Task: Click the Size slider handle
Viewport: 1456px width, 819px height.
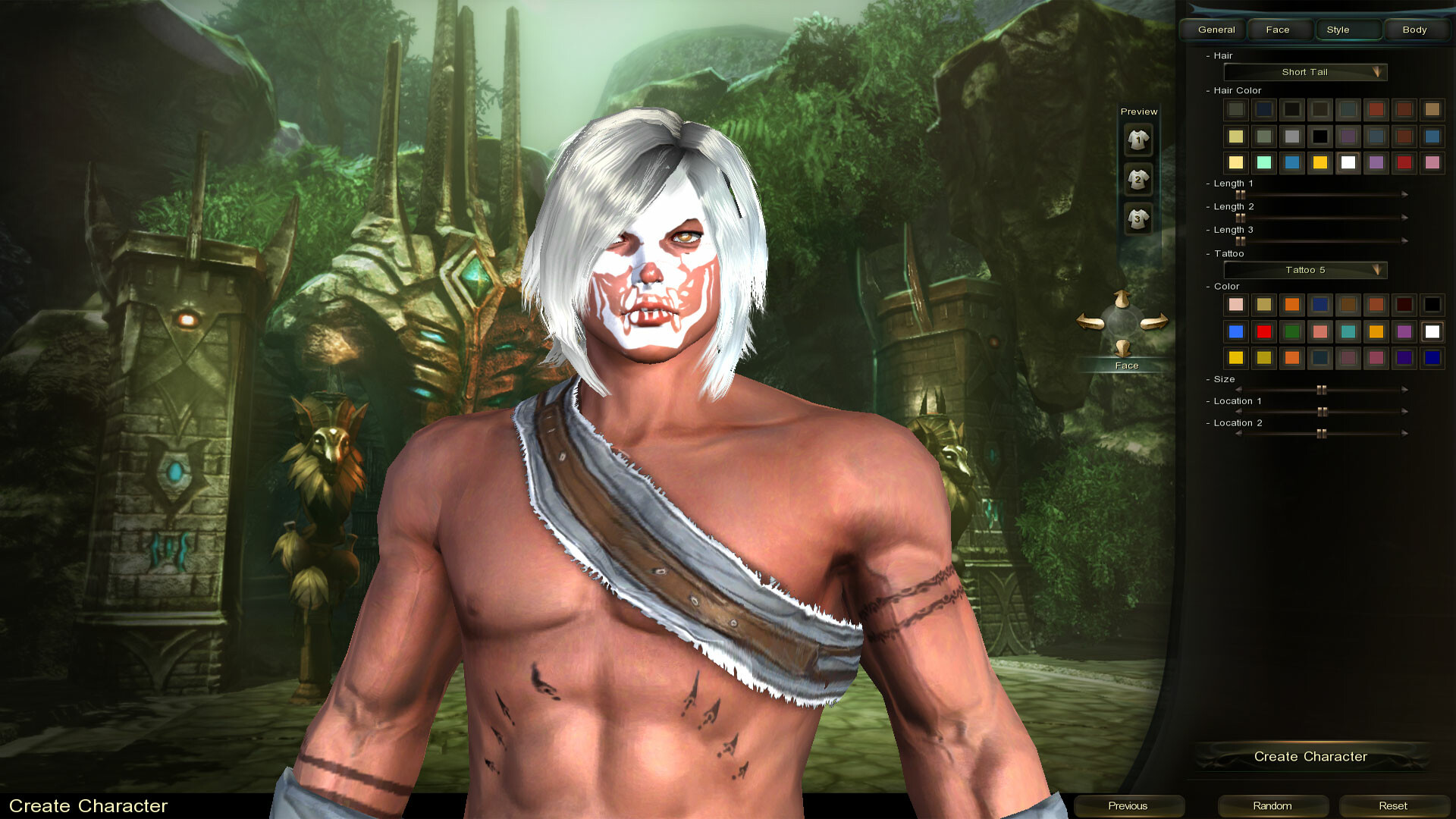Action: pyautogui.click(x=1322, y=389)
